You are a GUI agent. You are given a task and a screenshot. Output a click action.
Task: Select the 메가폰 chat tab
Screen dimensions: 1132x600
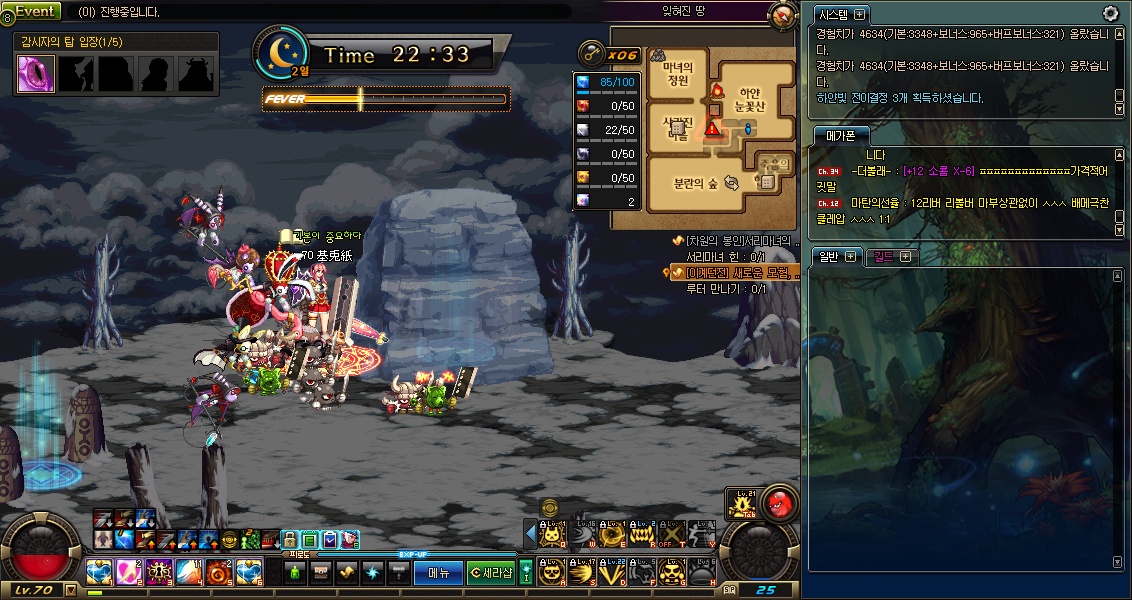[840, 136]
